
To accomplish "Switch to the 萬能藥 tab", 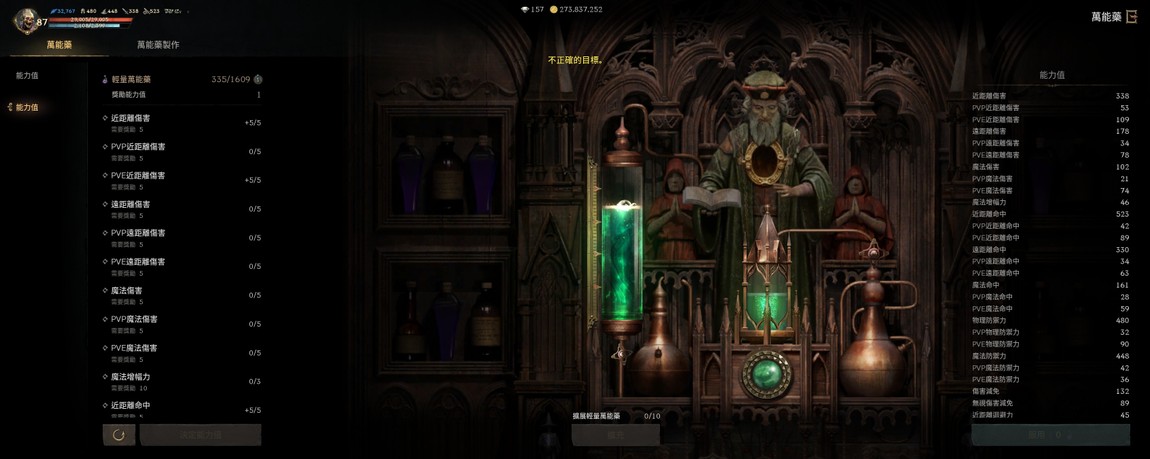I will (x=59, y=45).
